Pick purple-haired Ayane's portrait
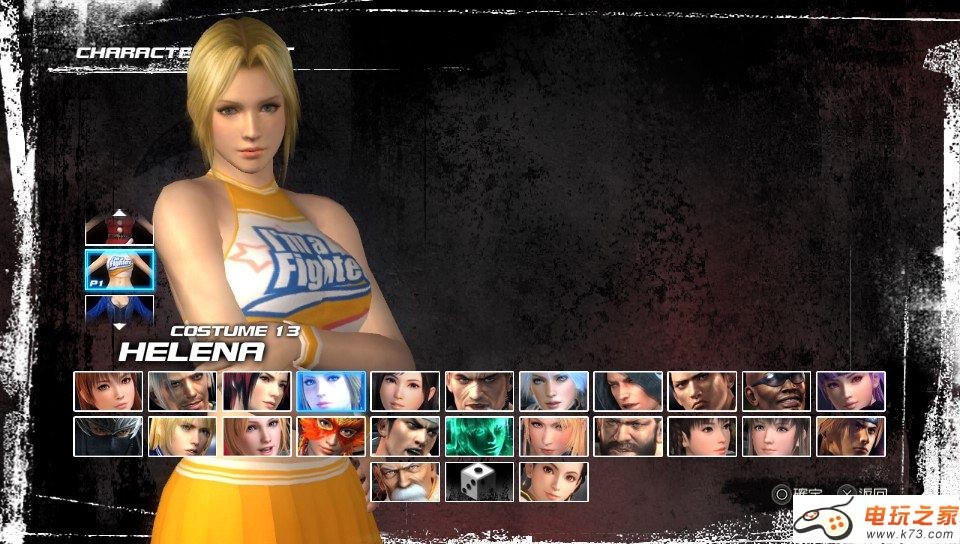 [851, 391]
